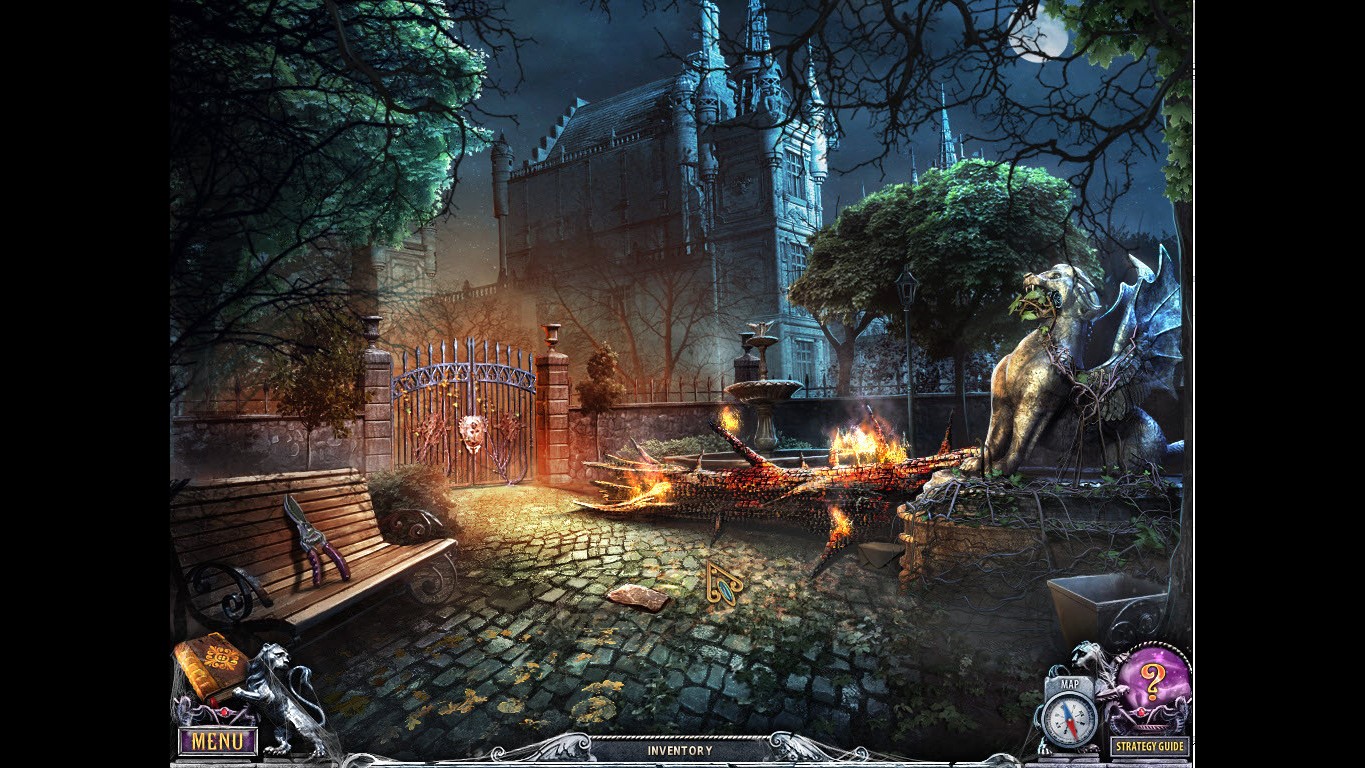Open the STRATEGY GUIDE
This screenshot has height=768, width=1365.
click(x=1148, y=745)
